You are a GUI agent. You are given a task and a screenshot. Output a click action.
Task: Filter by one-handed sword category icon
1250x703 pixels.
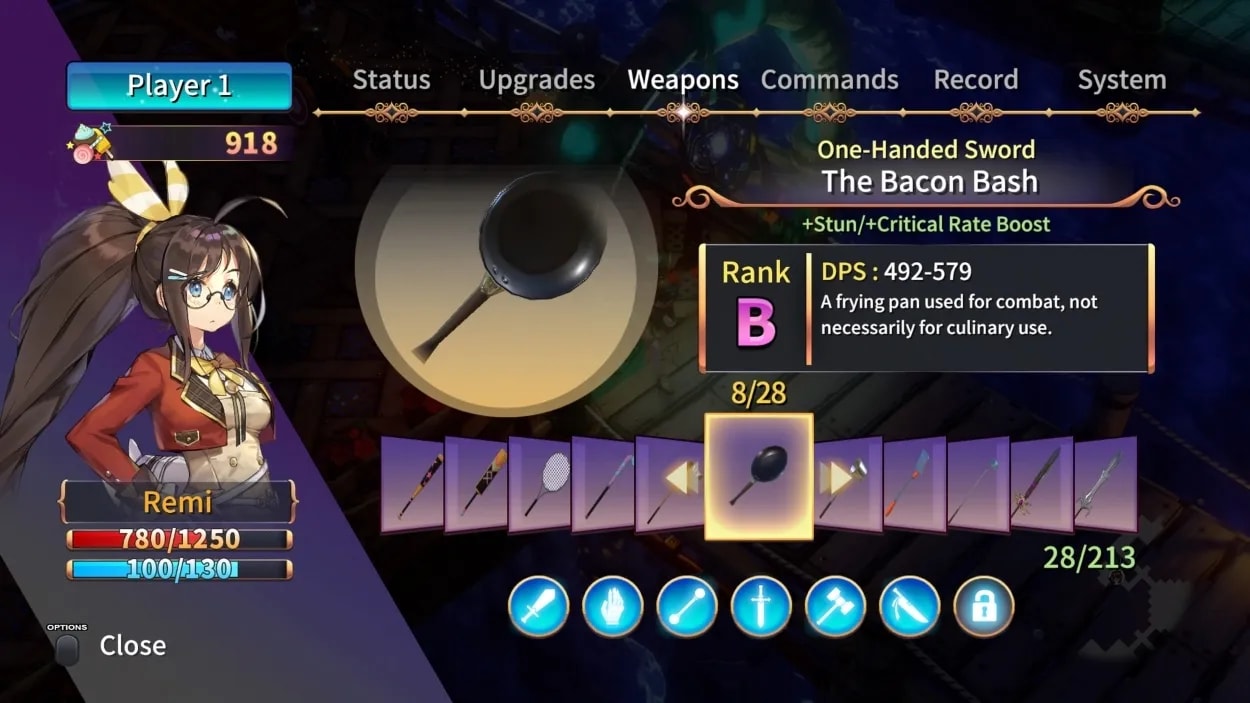point(538,607)
